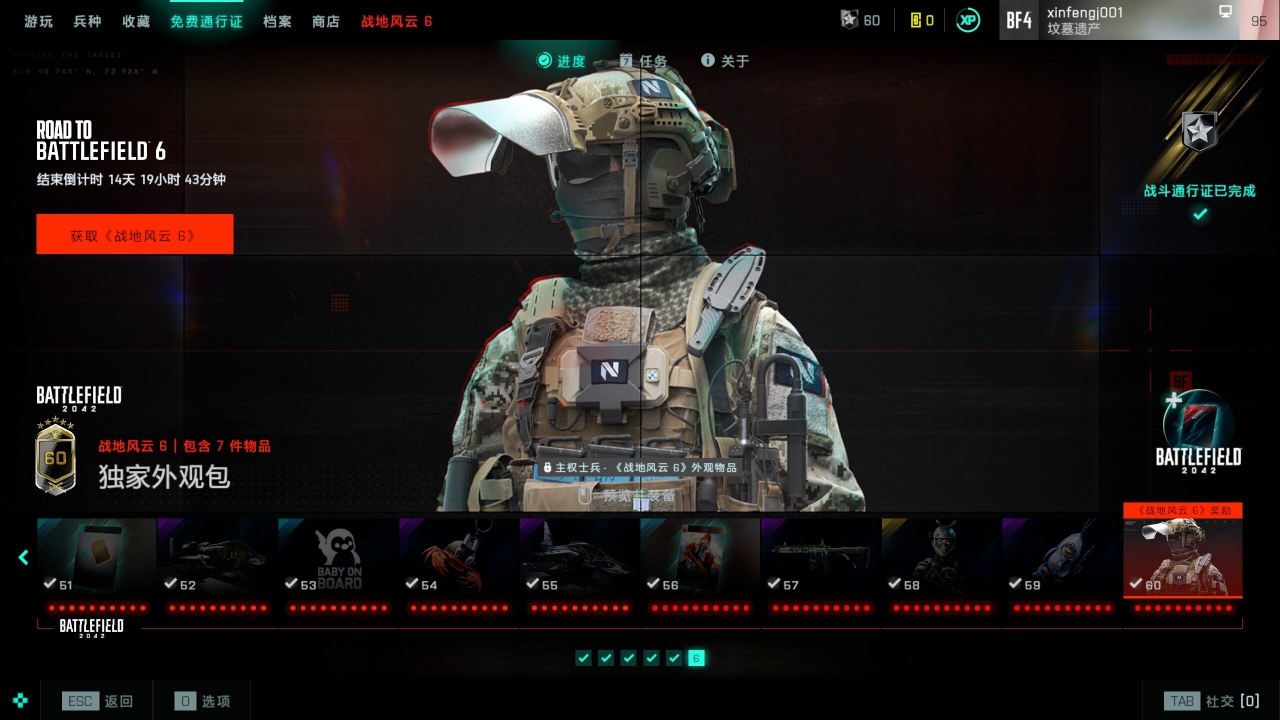Switch to the 兵种 tab

point(87,21)
